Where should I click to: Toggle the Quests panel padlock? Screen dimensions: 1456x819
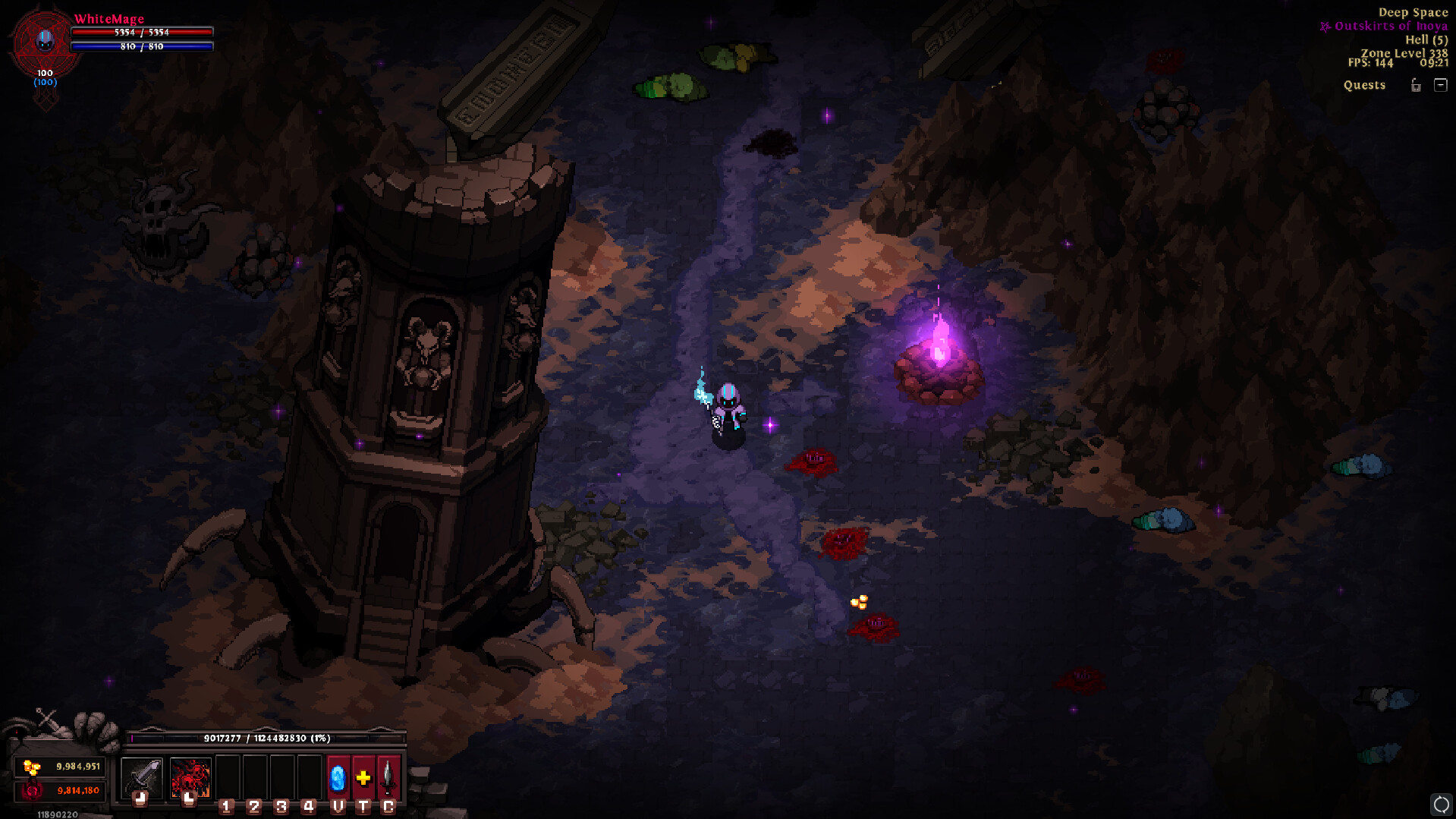coord(1416,85)
